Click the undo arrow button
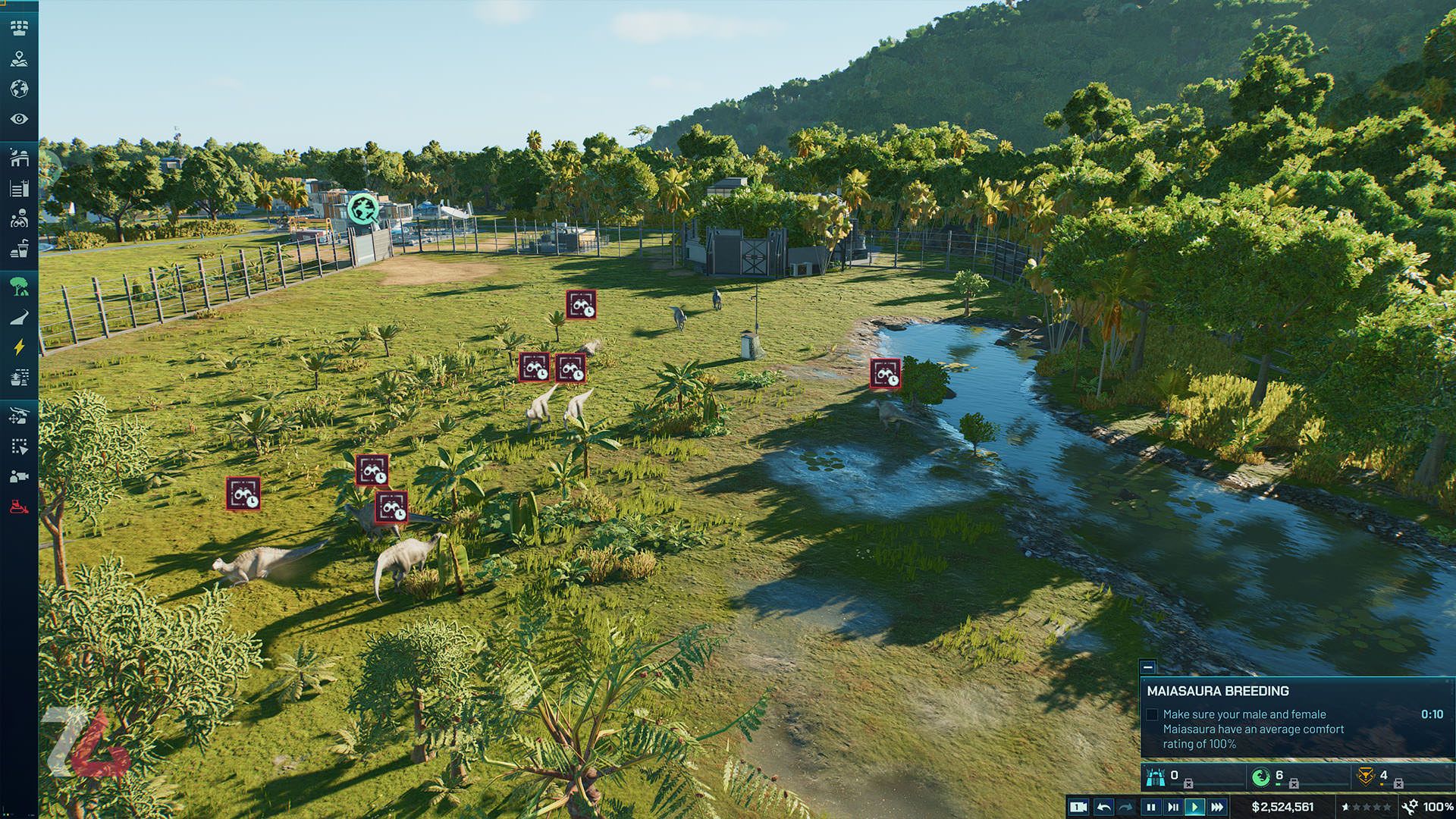The width and height of the screenshot is (1456, 819). point(1103,807)
